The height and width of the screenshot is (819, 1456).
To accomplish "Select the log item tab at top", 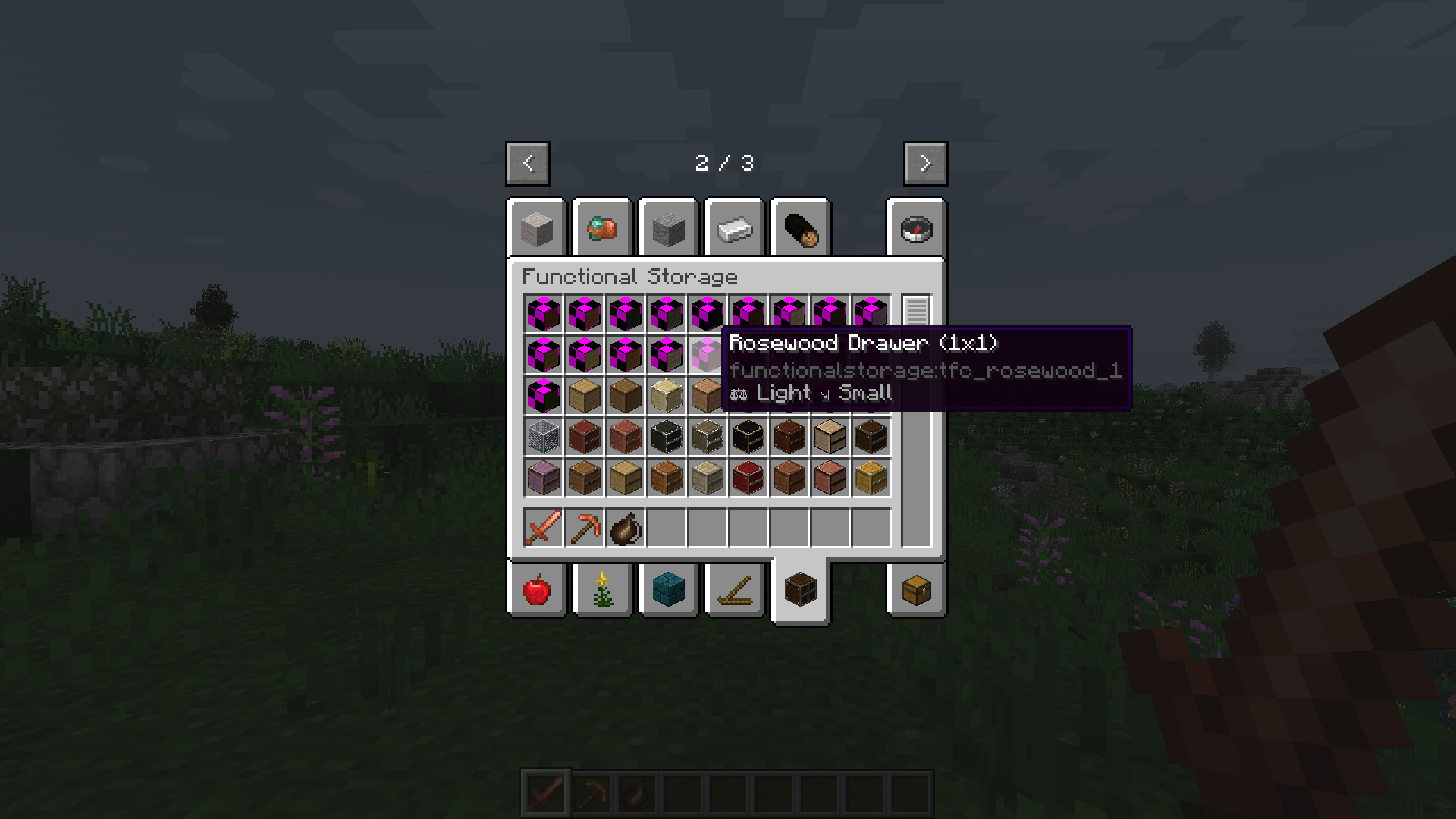I will point(799,230).
